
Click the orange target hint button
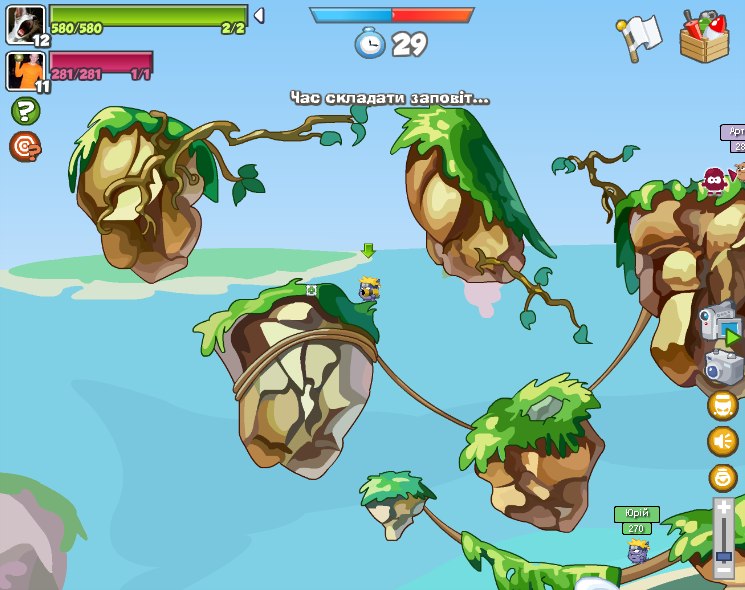point(25,147)
